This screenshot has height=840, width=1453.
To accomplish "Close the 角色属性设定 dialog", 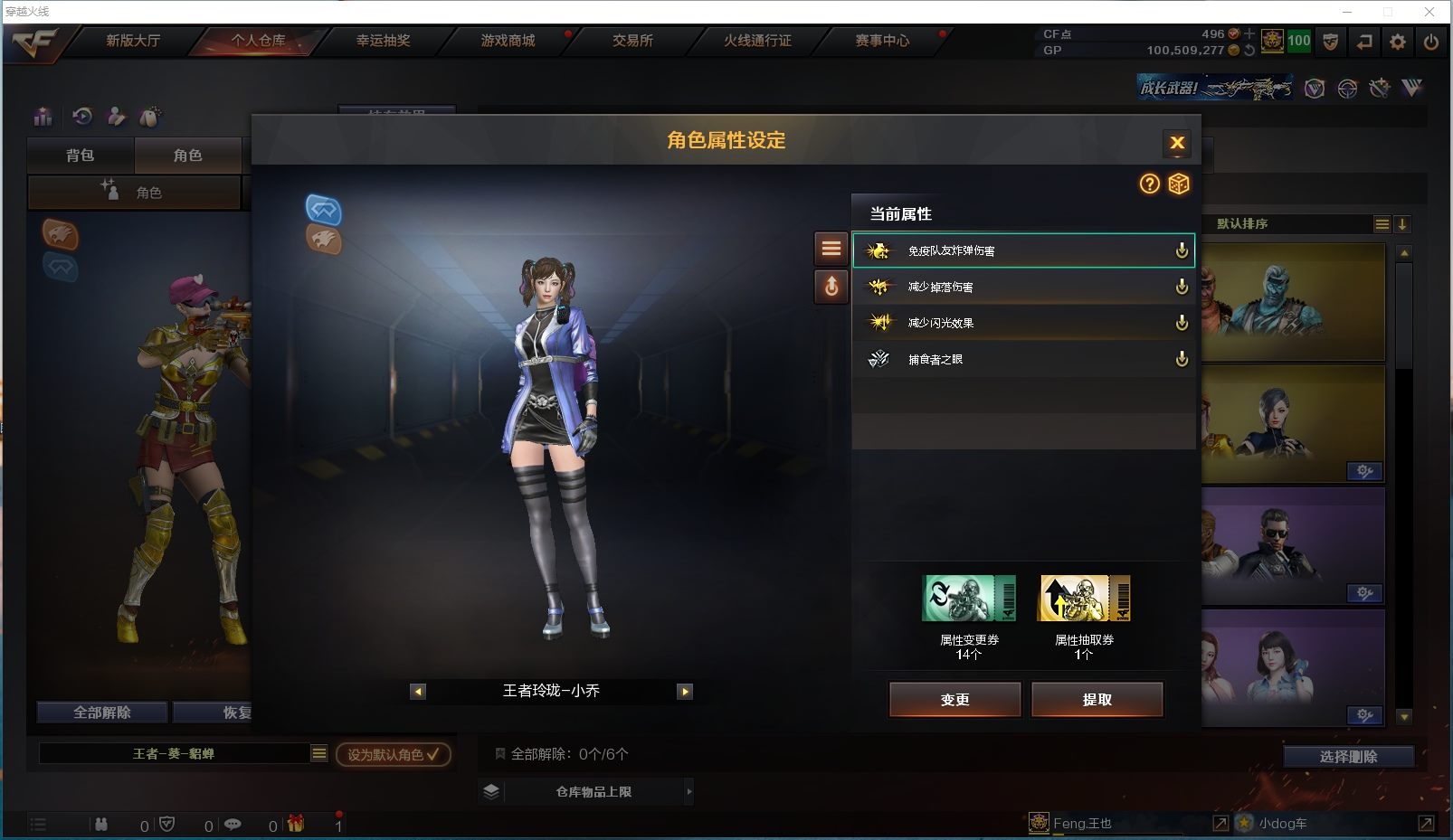I will [x=1176, y=143].
